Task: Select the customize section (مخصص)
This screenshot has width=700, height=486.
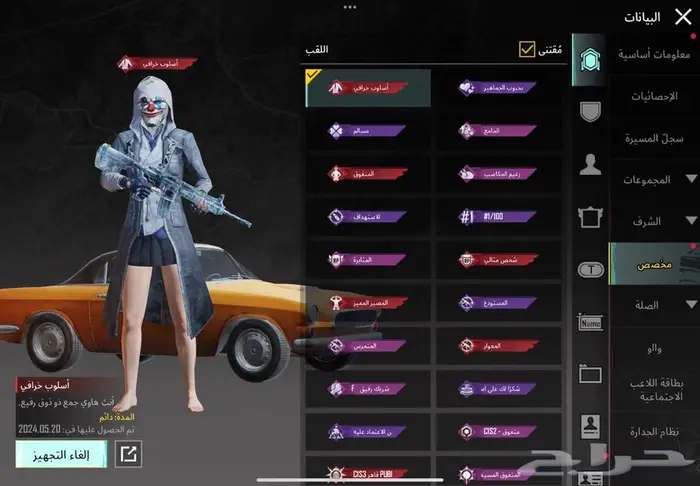Action: tap(654, 264)
